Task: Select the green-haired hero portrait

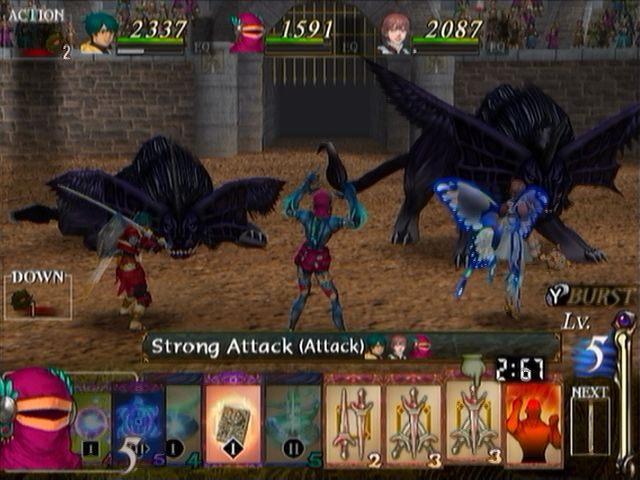Action: (99, 33)
